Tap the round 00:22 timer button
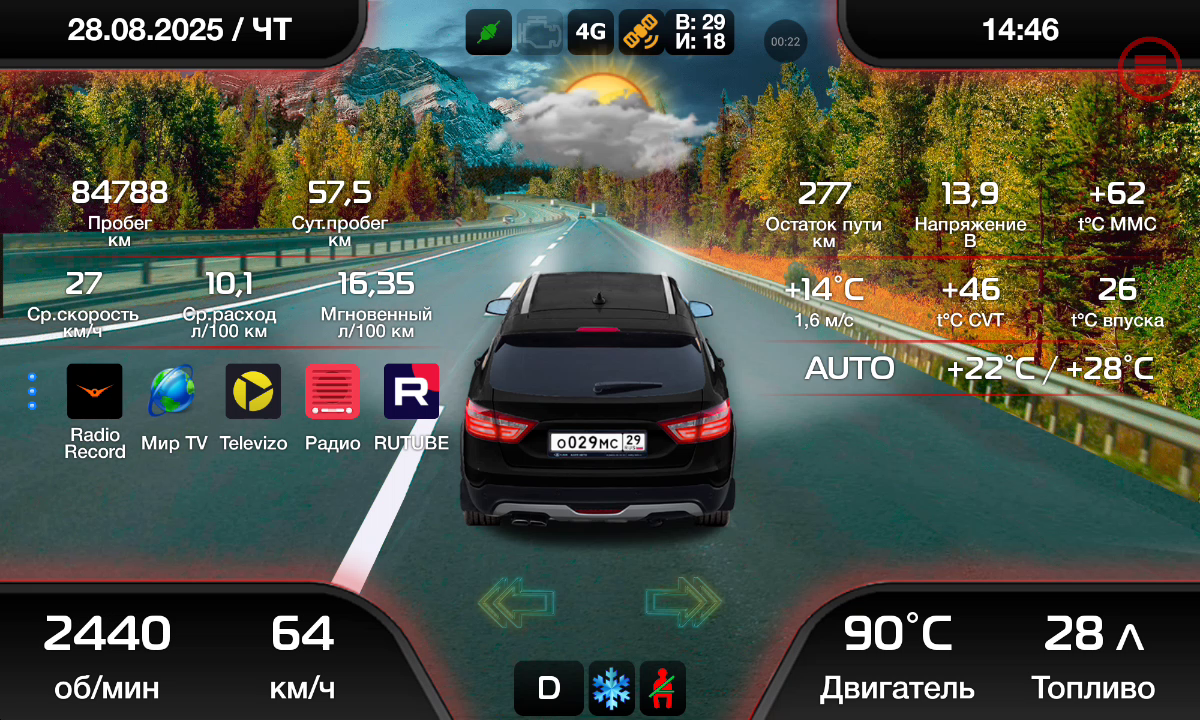This screenshot has height=720, width=1200. tap(786, 42)
